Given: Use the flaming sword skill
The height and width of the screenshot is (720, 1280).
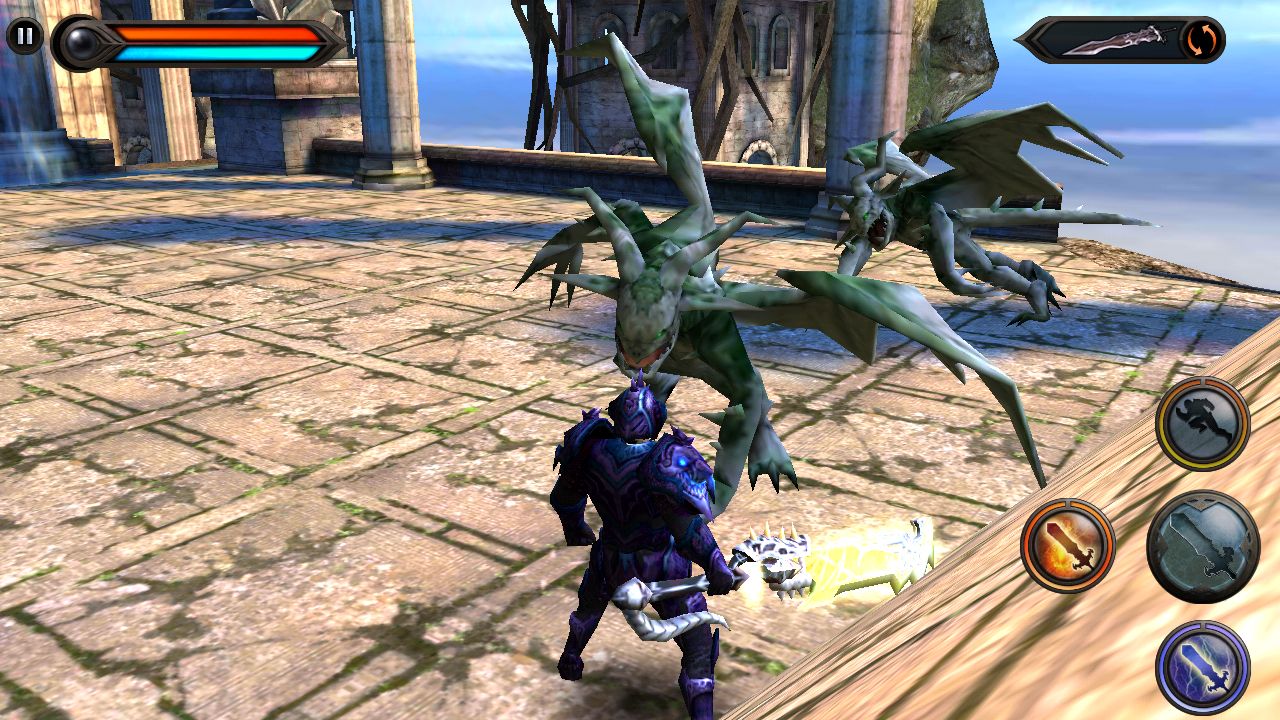Looking at the screenshot, I should click(x=1068, y=546).
